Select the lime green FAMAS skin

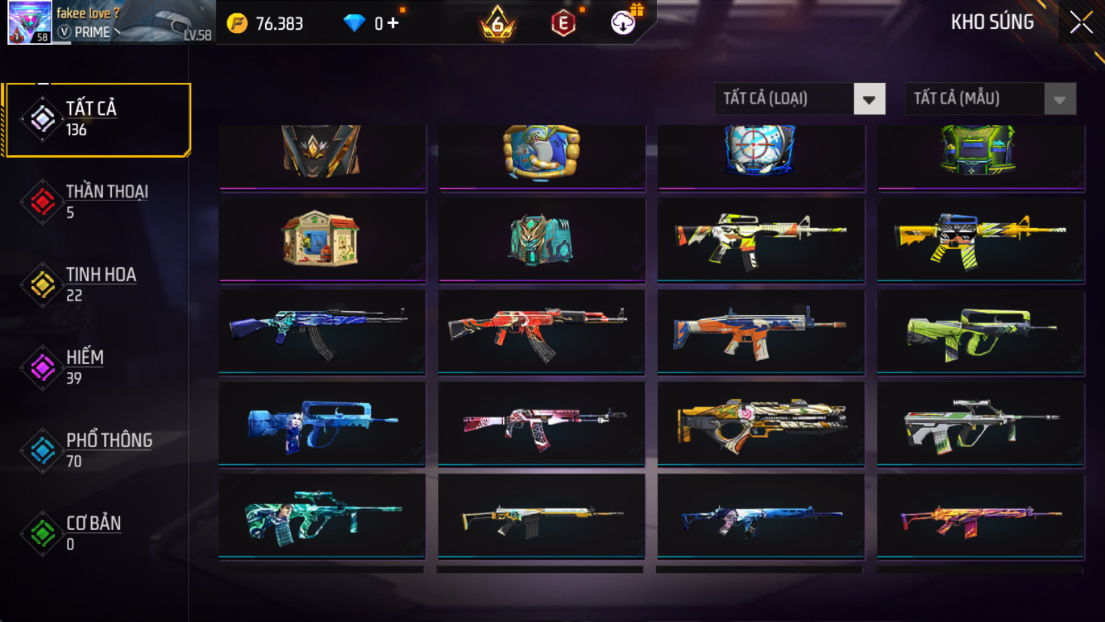pos(980,329)
